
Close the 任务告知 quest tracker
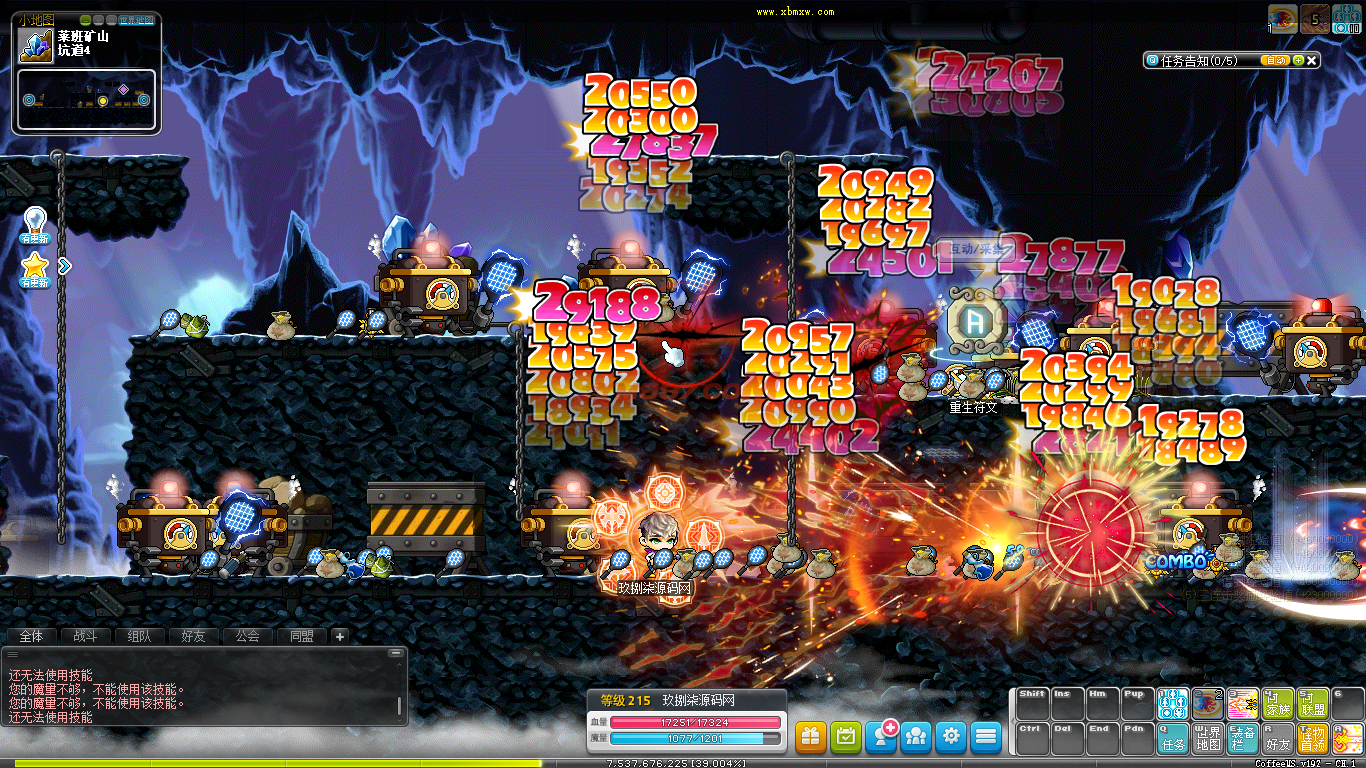point(1312,61)
